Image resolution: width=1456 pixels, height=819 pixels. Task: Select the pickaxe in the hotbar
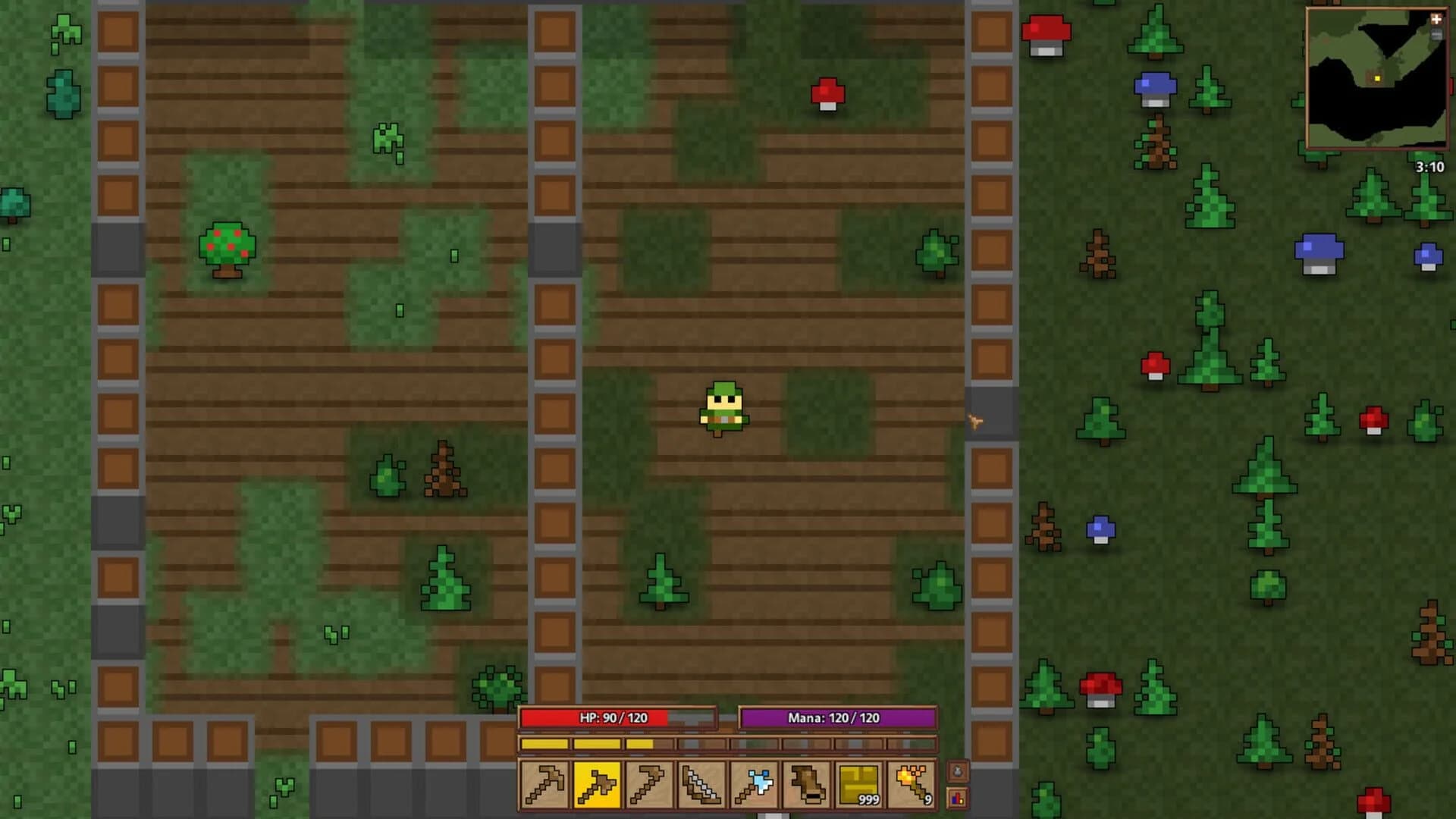544,786
